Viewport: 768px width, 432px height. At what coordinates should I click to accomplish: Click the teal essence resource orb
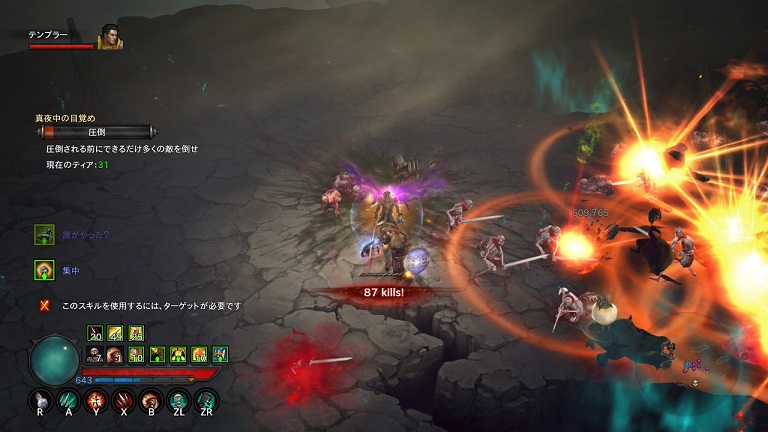tap(53, 359)
